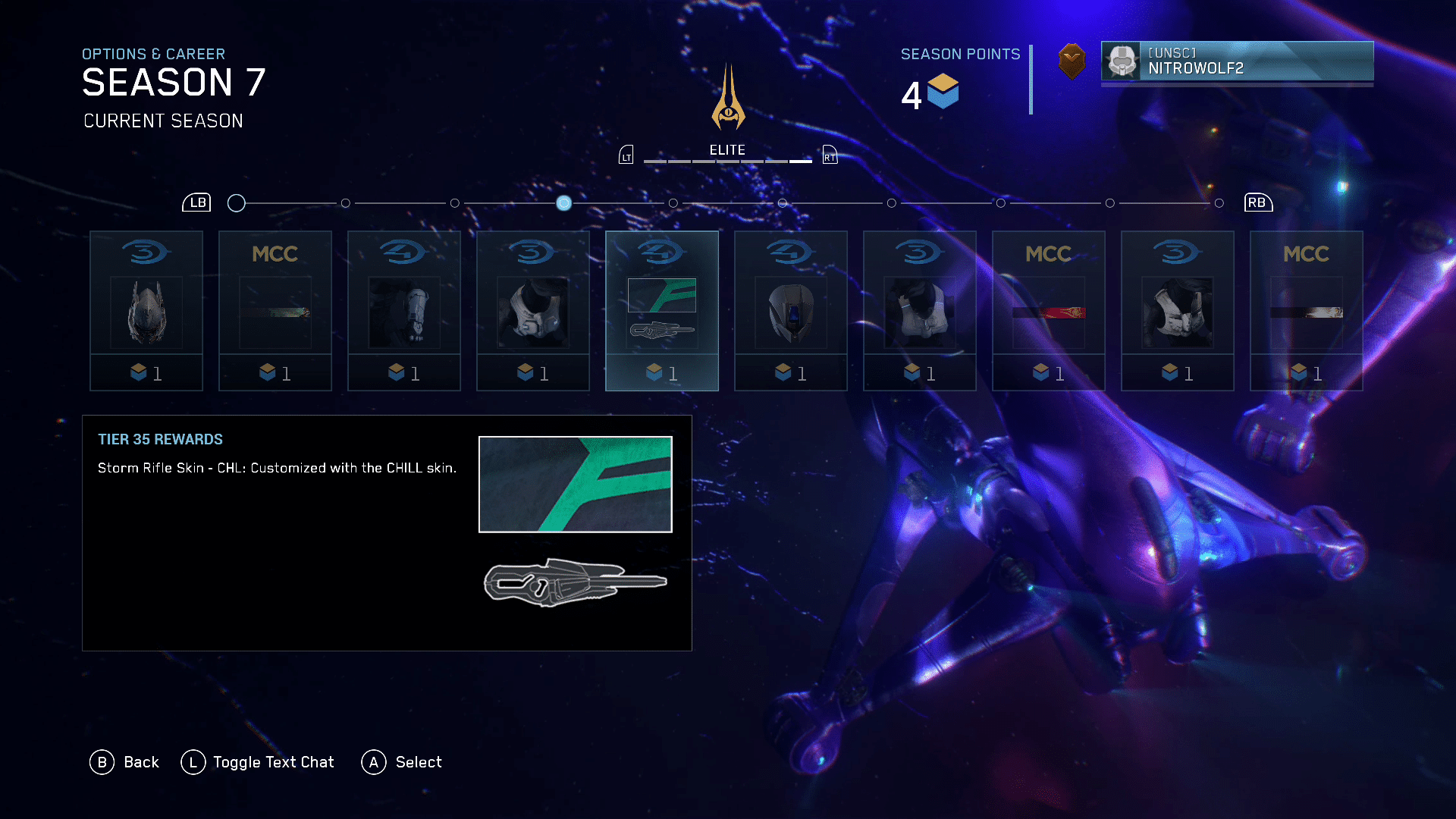
Task: Click the Elite rank emblem
Action: coord(728,99)
